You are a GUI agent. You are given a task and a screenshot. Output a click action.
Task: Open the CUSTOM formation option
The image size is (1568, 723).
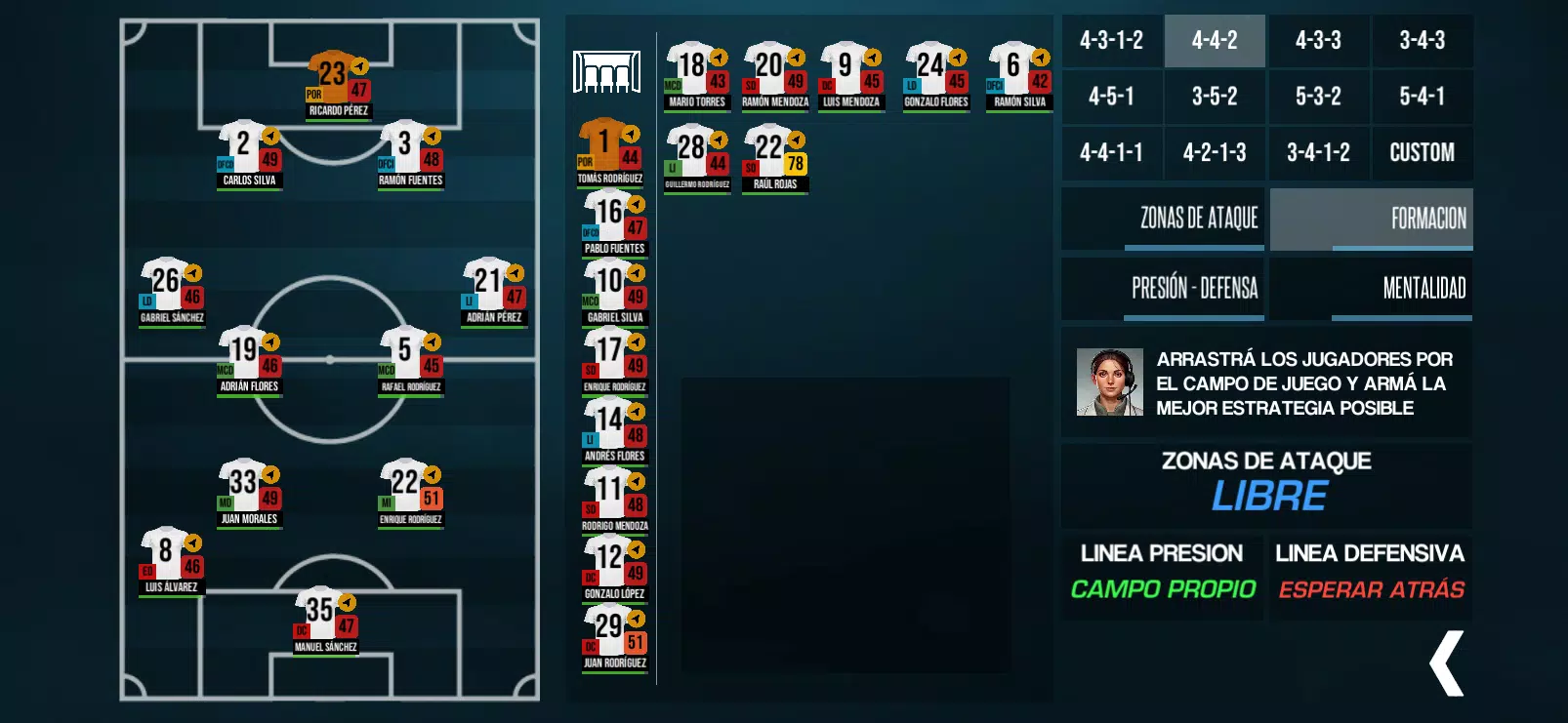click(x=1423, y=152)
